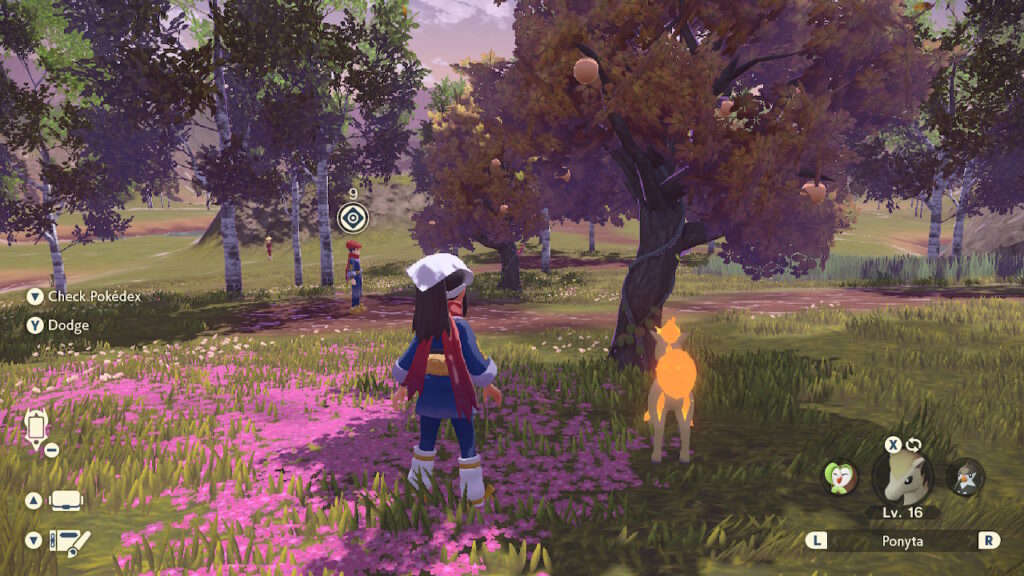Click the objective waypoint marker
The height and width of the screenshot is (576, 1024).
pos(352,217)
